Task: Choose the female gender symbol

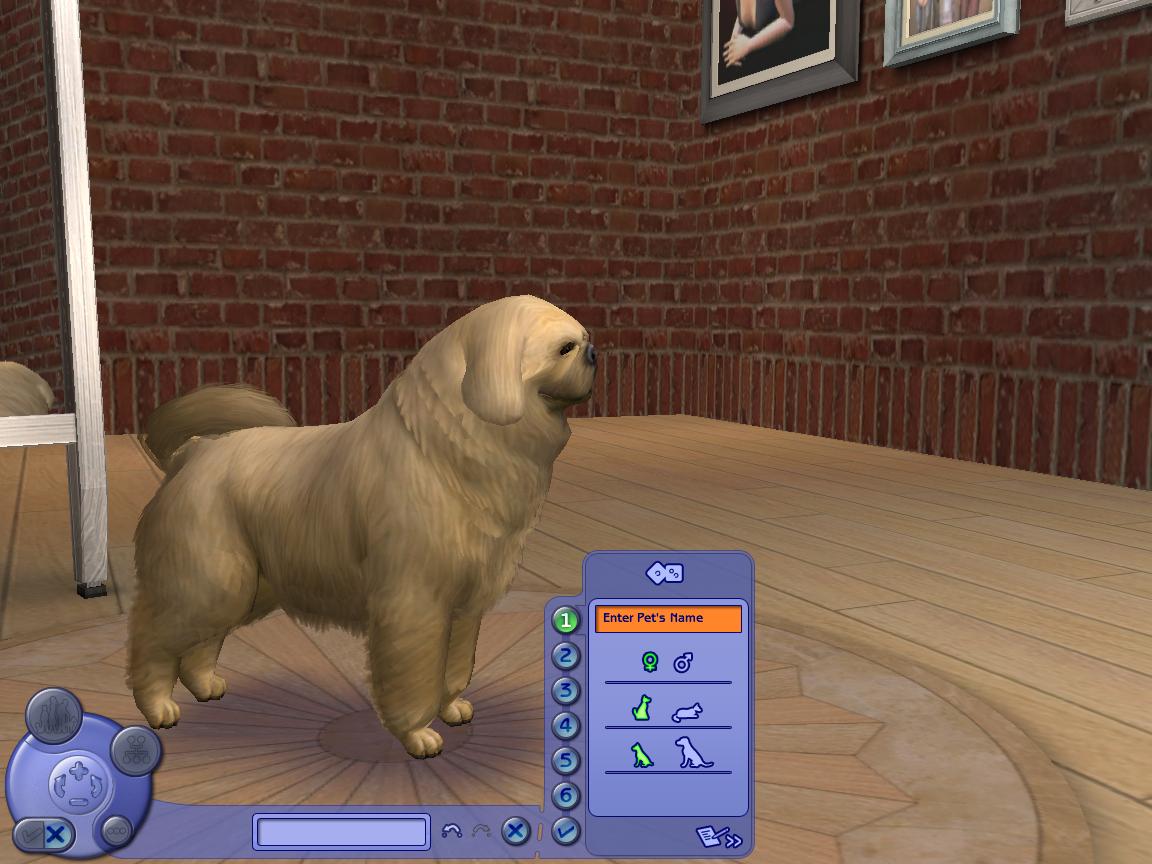Action: tap(650, 662)
